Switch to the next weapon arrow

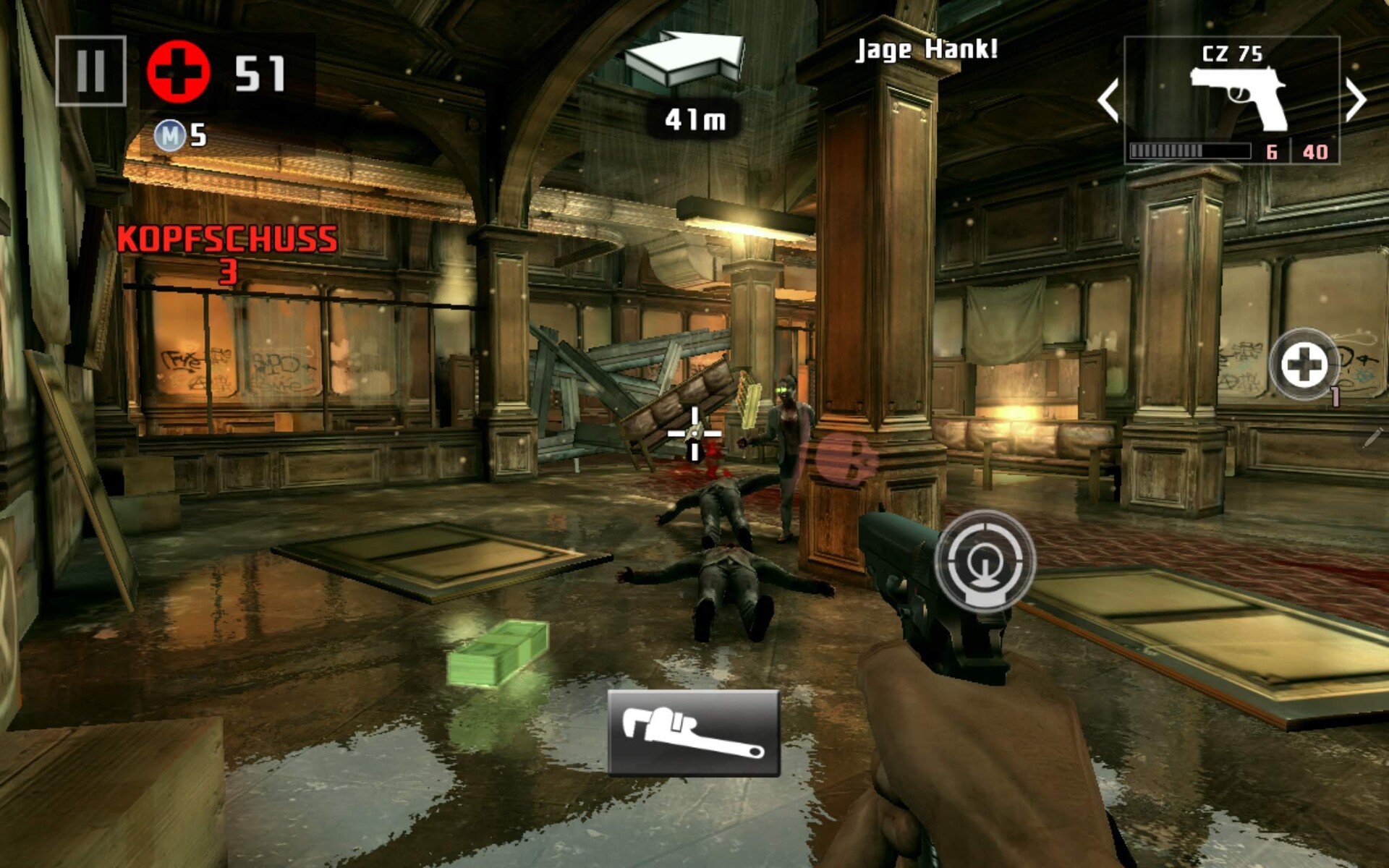pyautogui.click(x=1356, y=100)
